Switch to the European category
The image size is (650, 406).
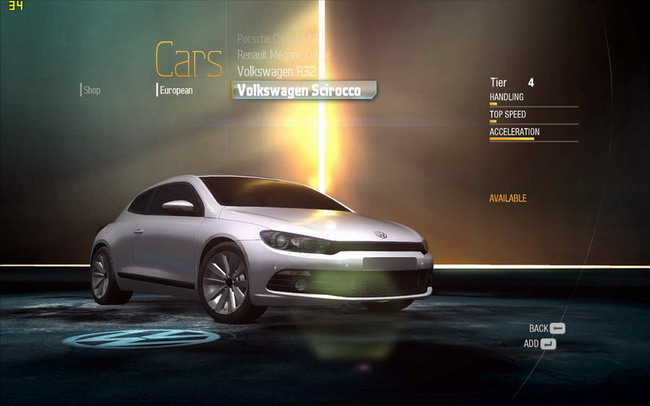point(175,90)
